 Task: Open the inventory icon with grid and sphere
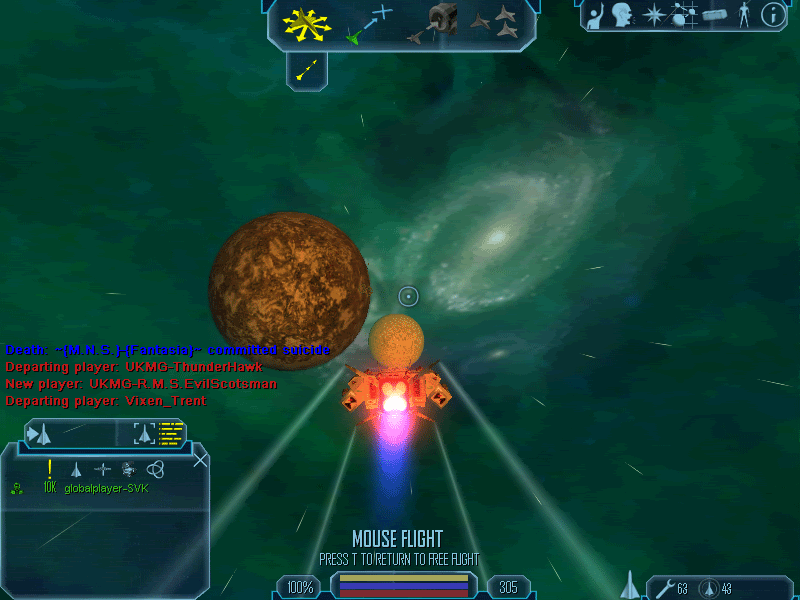pos(684,15)
